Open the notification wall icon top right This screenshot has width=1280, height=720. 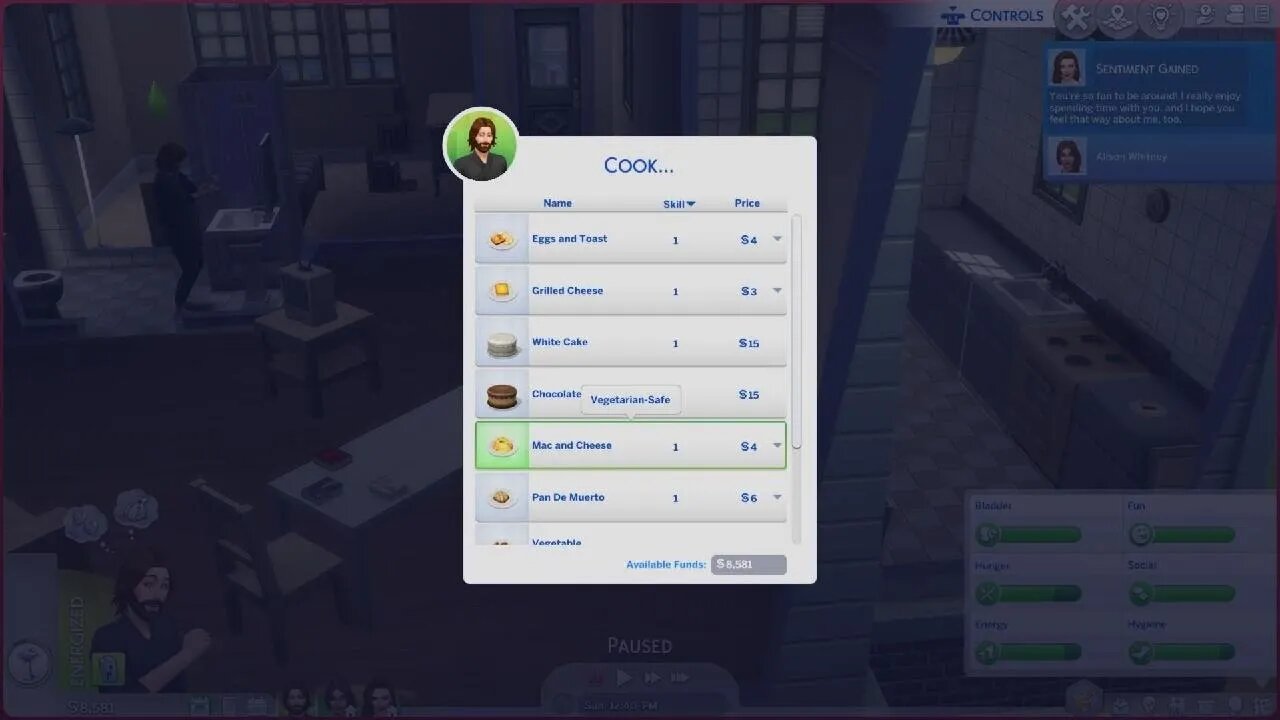coord(1235,15)
